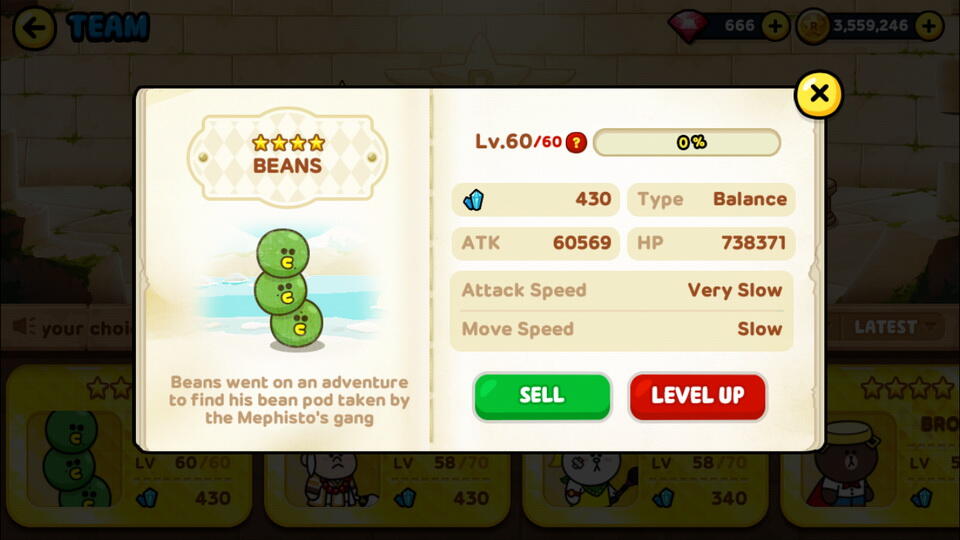Screen dimensions: 960x540
Task: Close the Beans detail popup
Action: tap(818, 94)
